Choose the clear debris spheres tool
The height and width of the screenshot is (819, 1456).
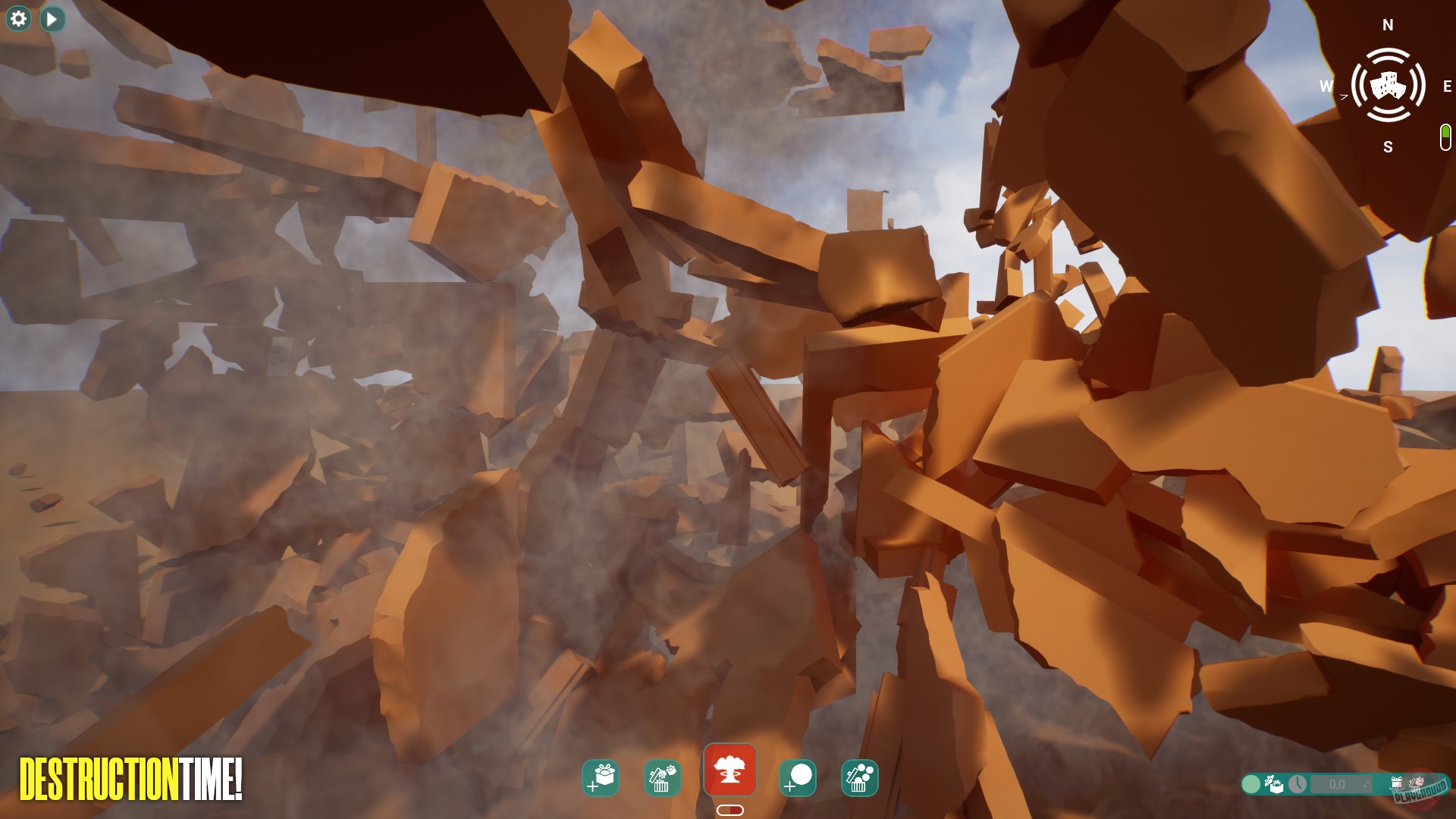click(859, 777)
